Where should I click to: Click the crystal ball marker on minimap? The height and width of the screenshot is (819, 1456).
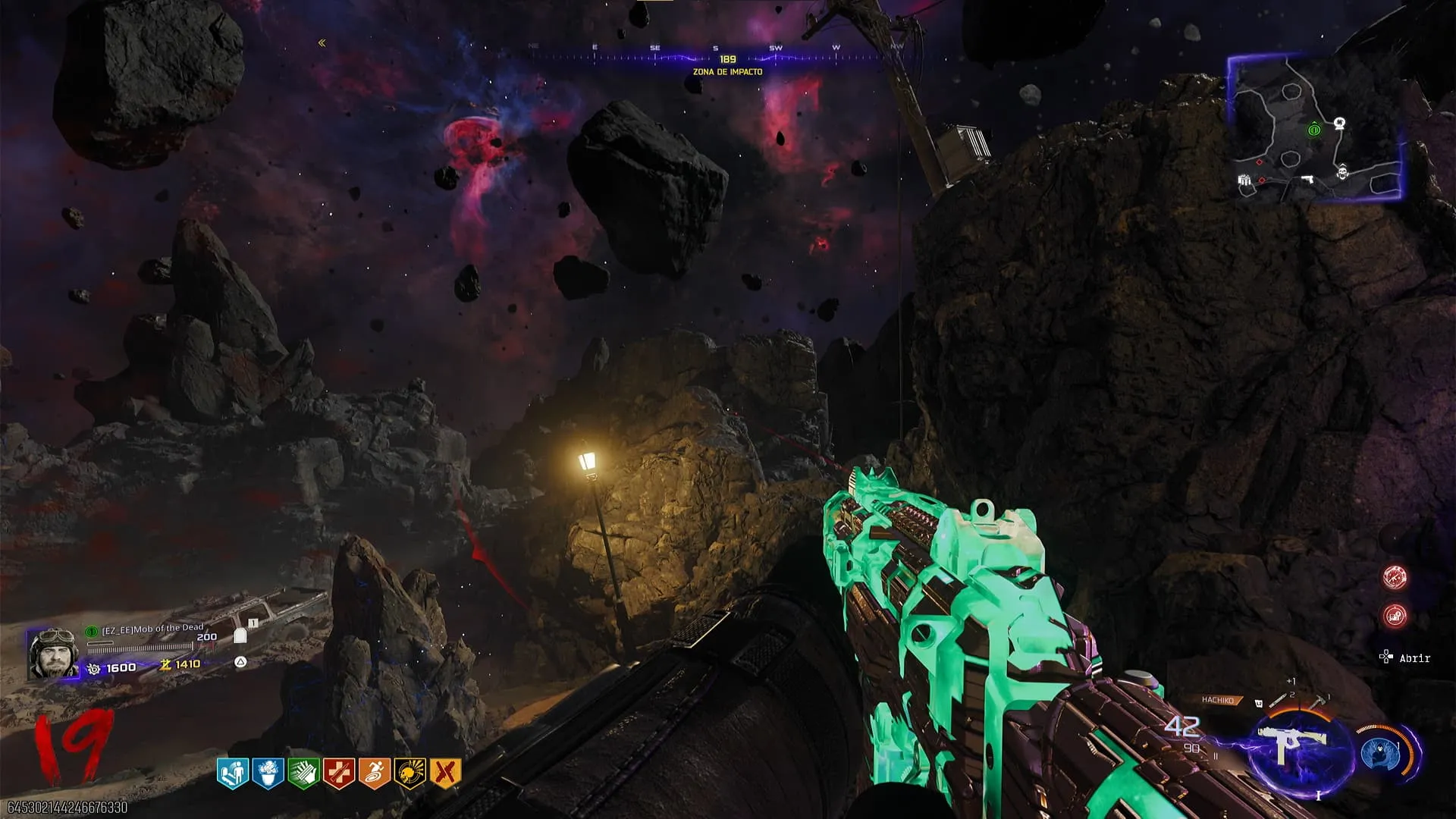coord(1340,123)
